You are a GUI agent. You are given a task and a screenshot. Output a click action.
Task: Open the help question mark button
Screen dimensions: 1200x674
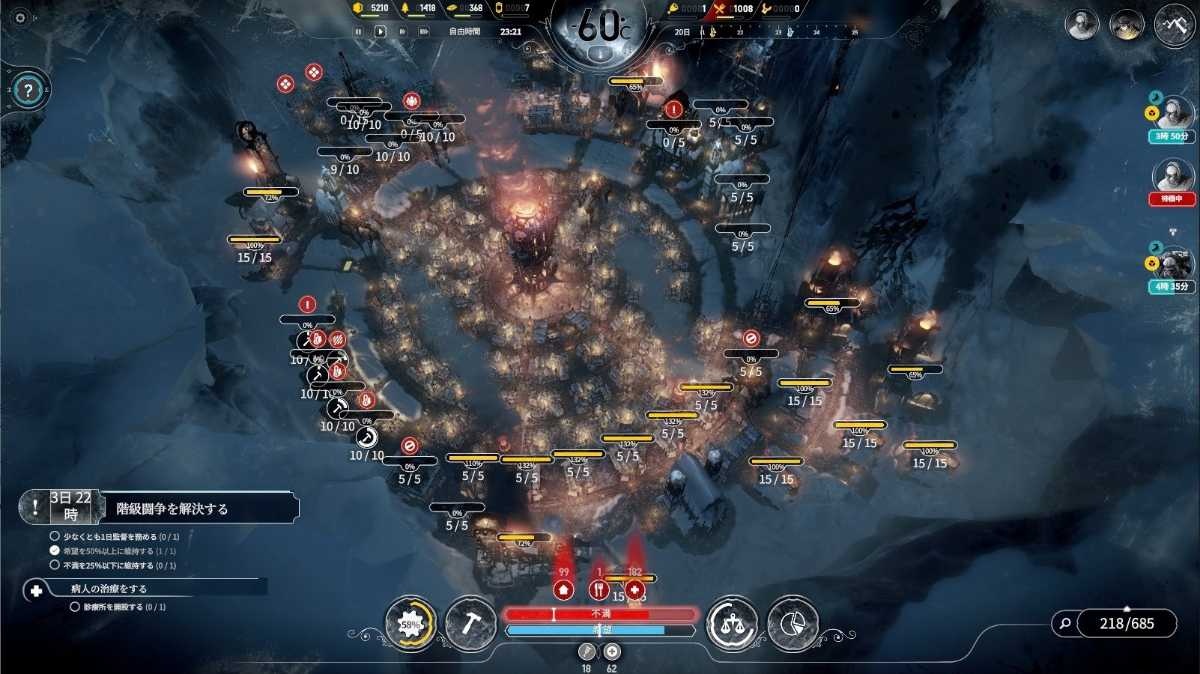(x=28, y=91)
